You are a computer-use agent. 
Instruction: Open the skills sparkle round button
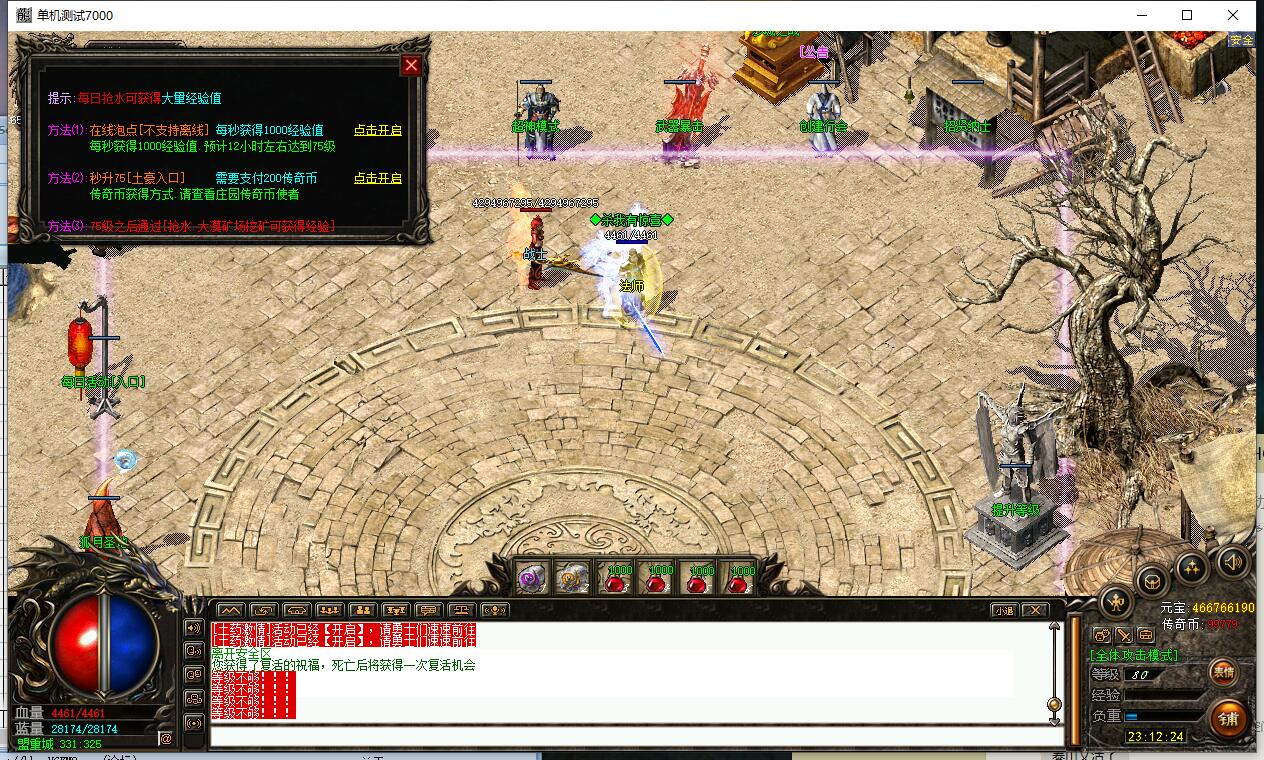(1192, 568)
